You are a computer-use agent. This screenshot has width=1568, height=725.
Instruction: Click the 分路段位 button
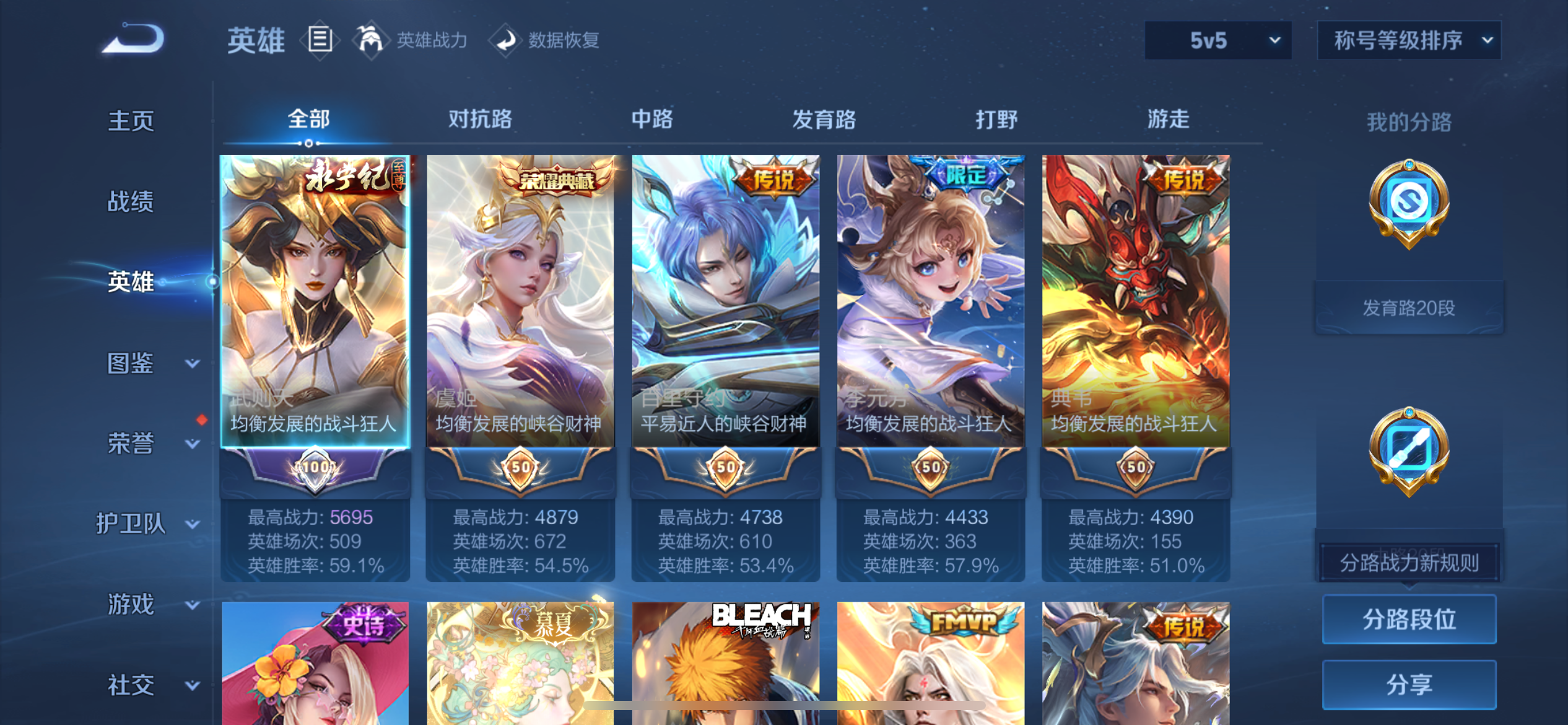click(1409, 618)
